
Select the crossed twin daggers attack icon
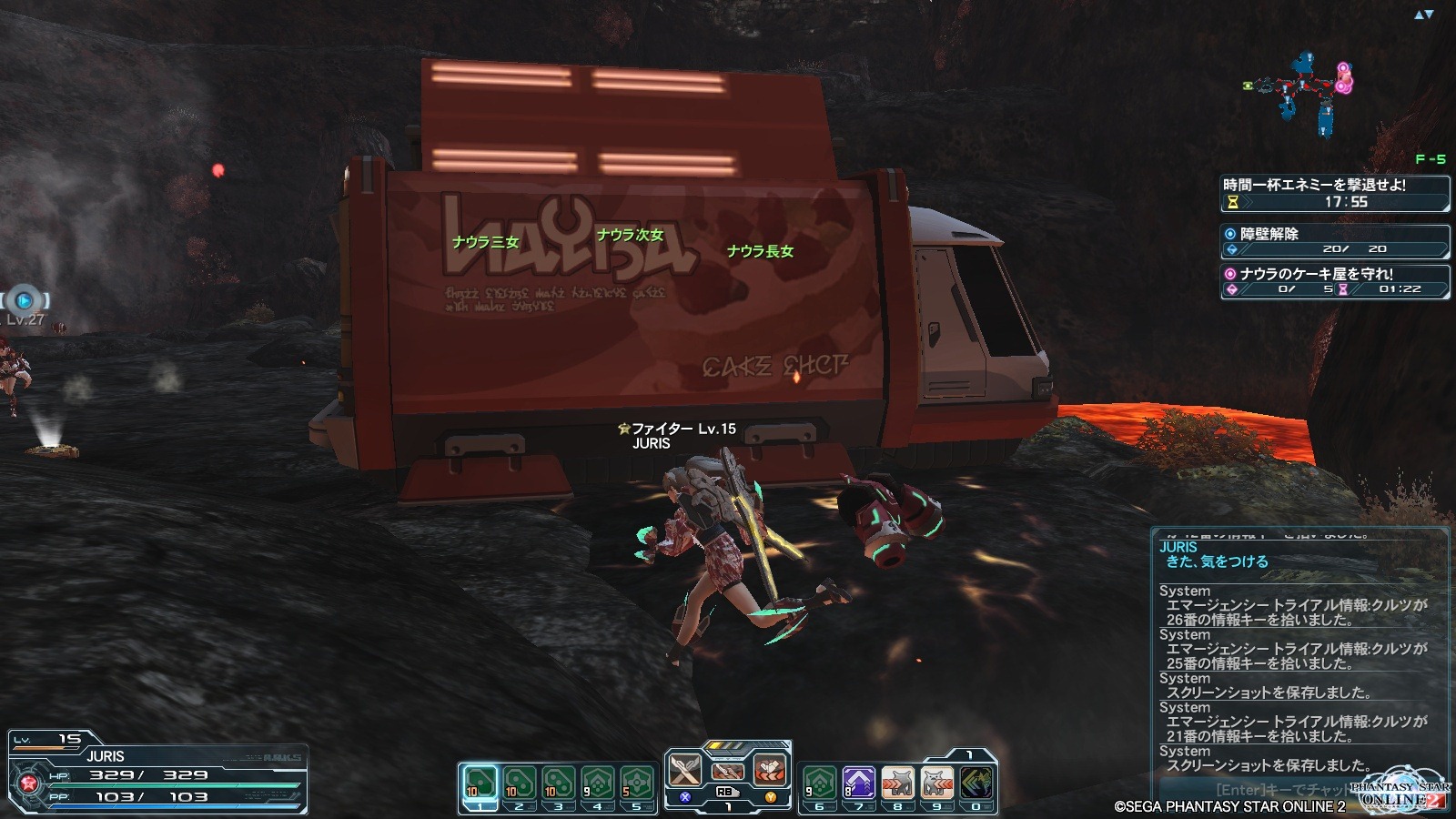(684, 772)
